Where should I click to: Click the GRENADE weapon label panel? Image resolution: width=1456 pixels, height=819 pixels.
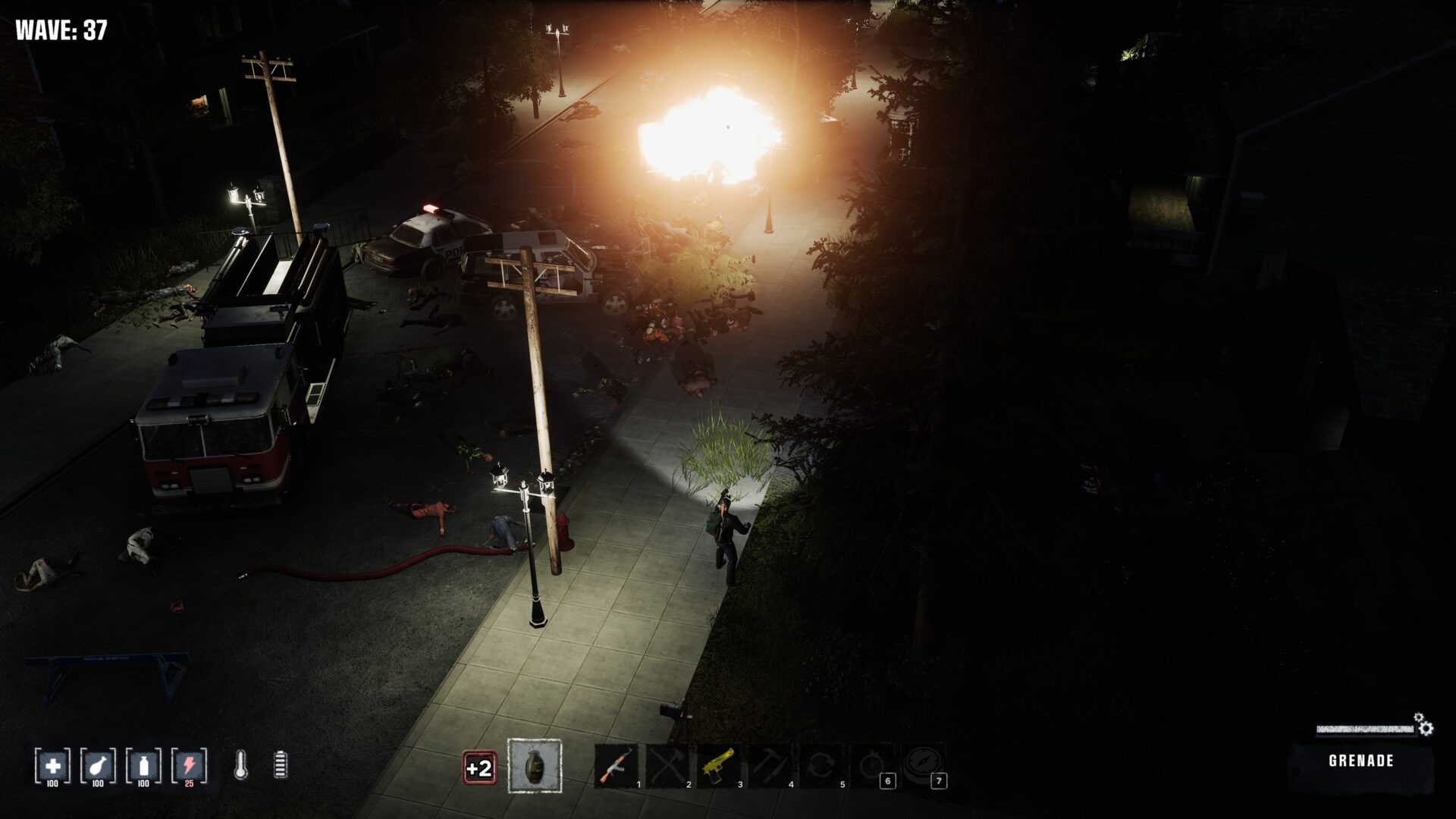click(1360, 761)
